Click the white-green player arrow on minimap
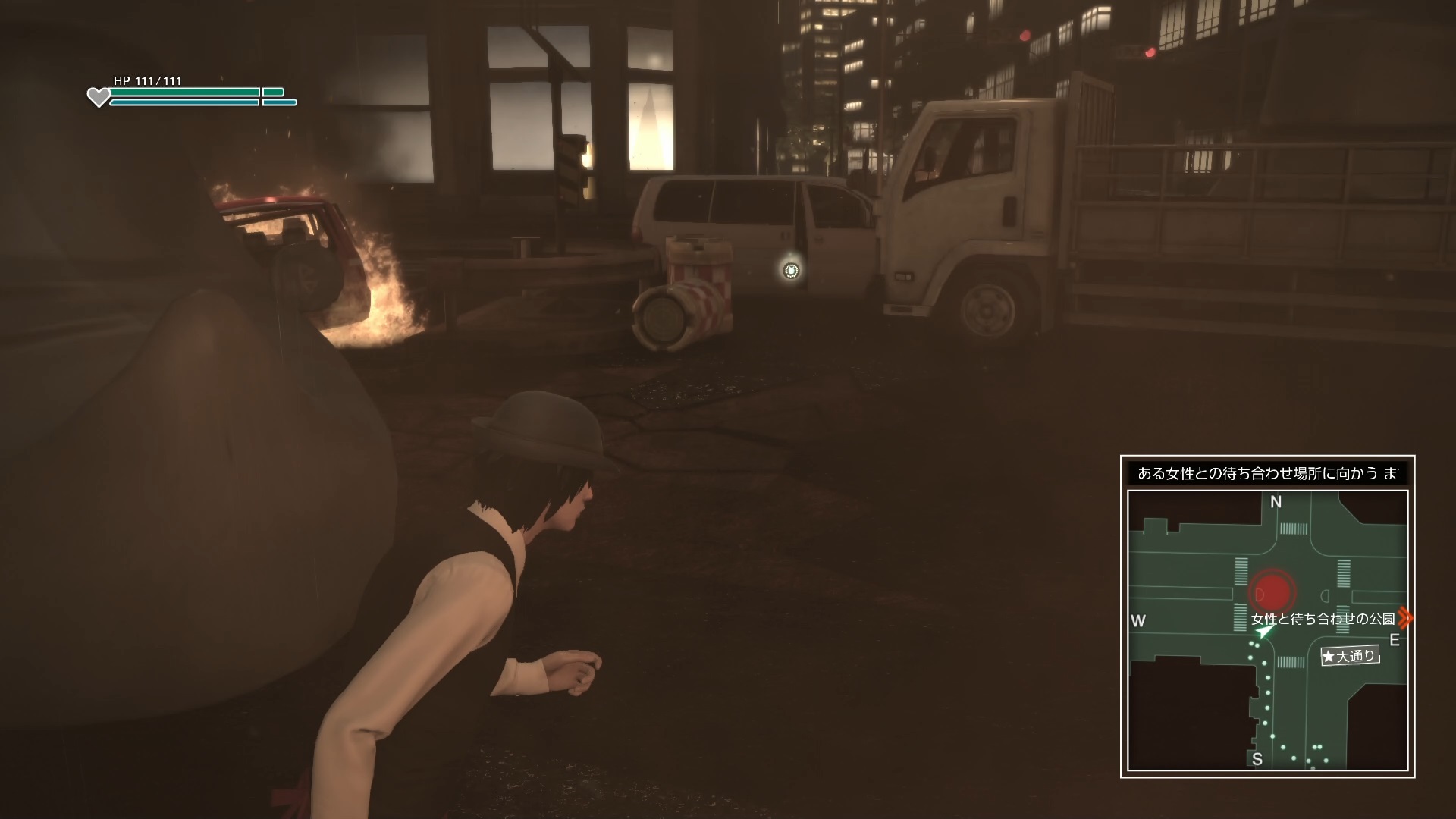This screenshot has height=819, width=1456. tap(1264, 632)
